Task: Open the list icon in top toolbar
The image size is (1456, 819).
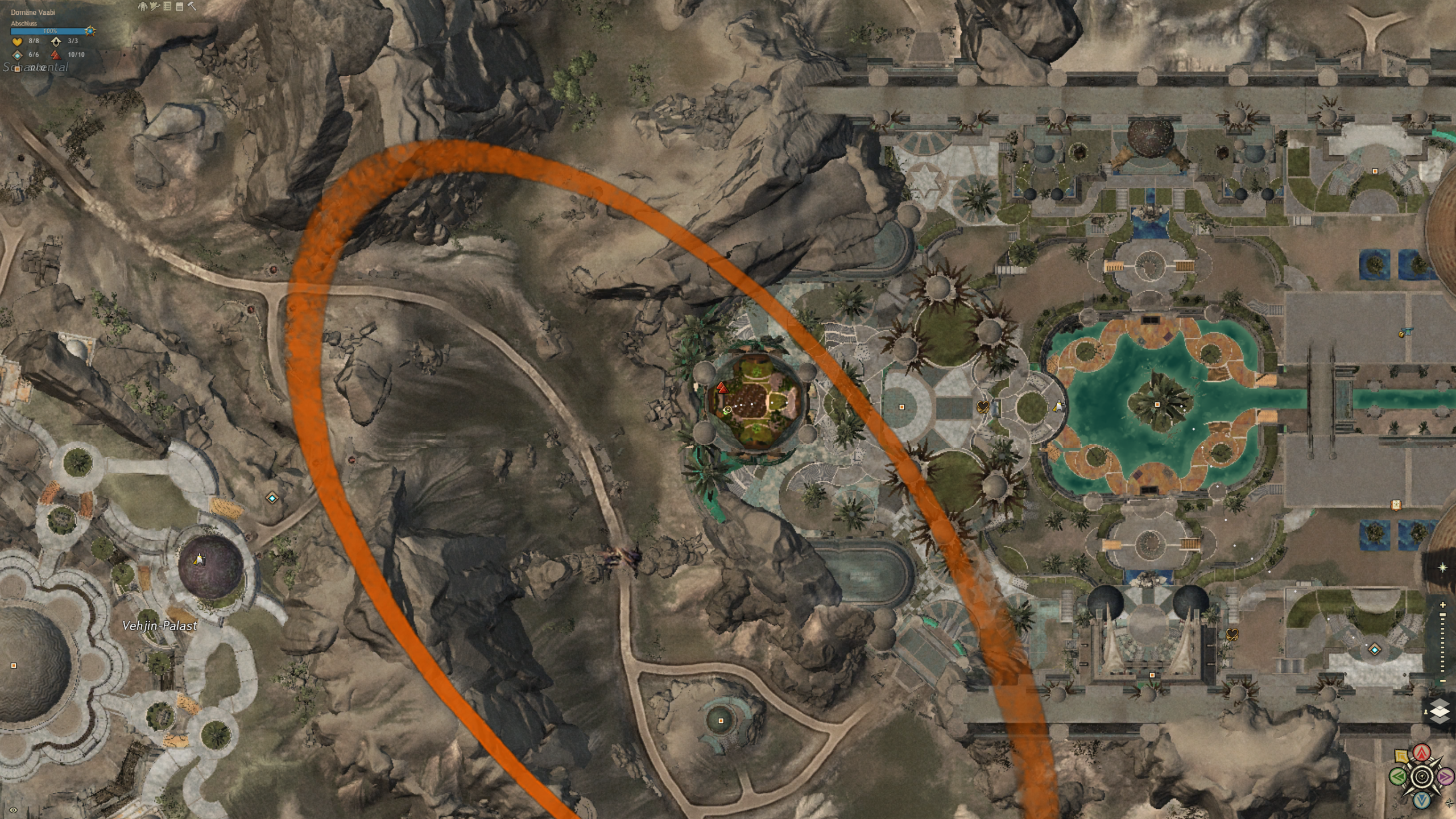Action: click(x=167, y=6)
